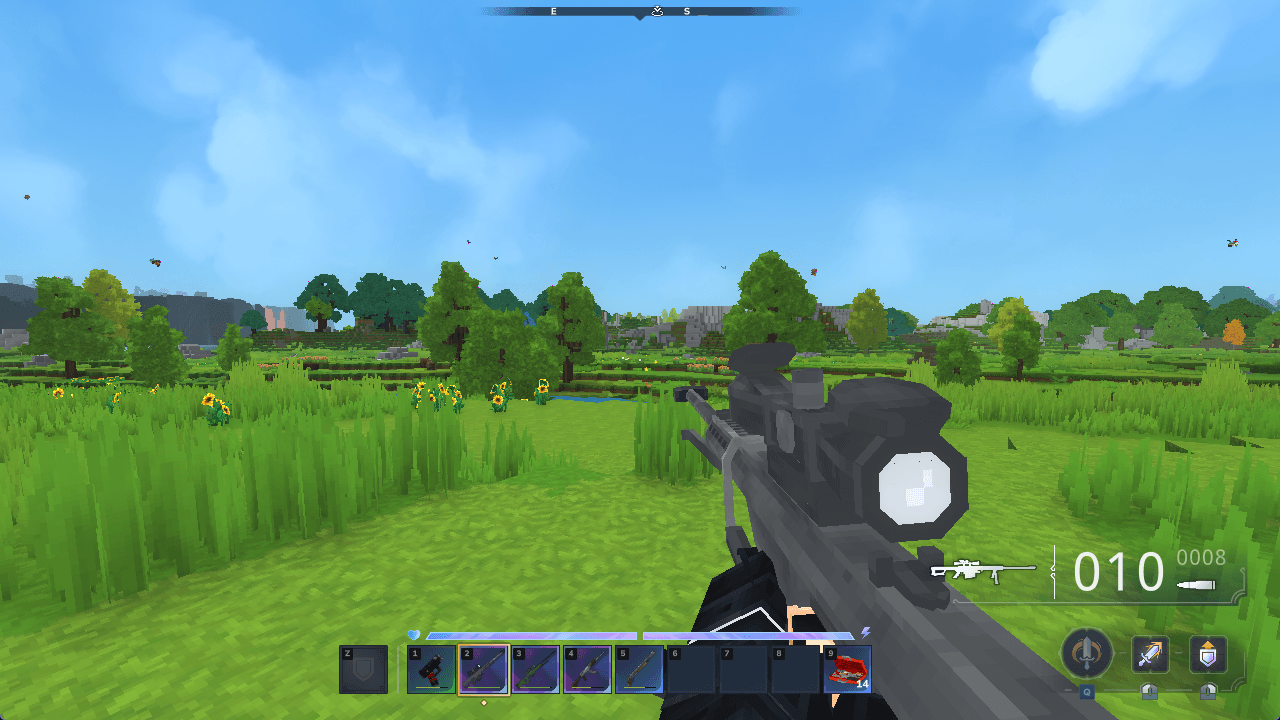The image size is (1280, 720).
Task: Activate the sword ability with the Q keybind
Action: 1087,655
